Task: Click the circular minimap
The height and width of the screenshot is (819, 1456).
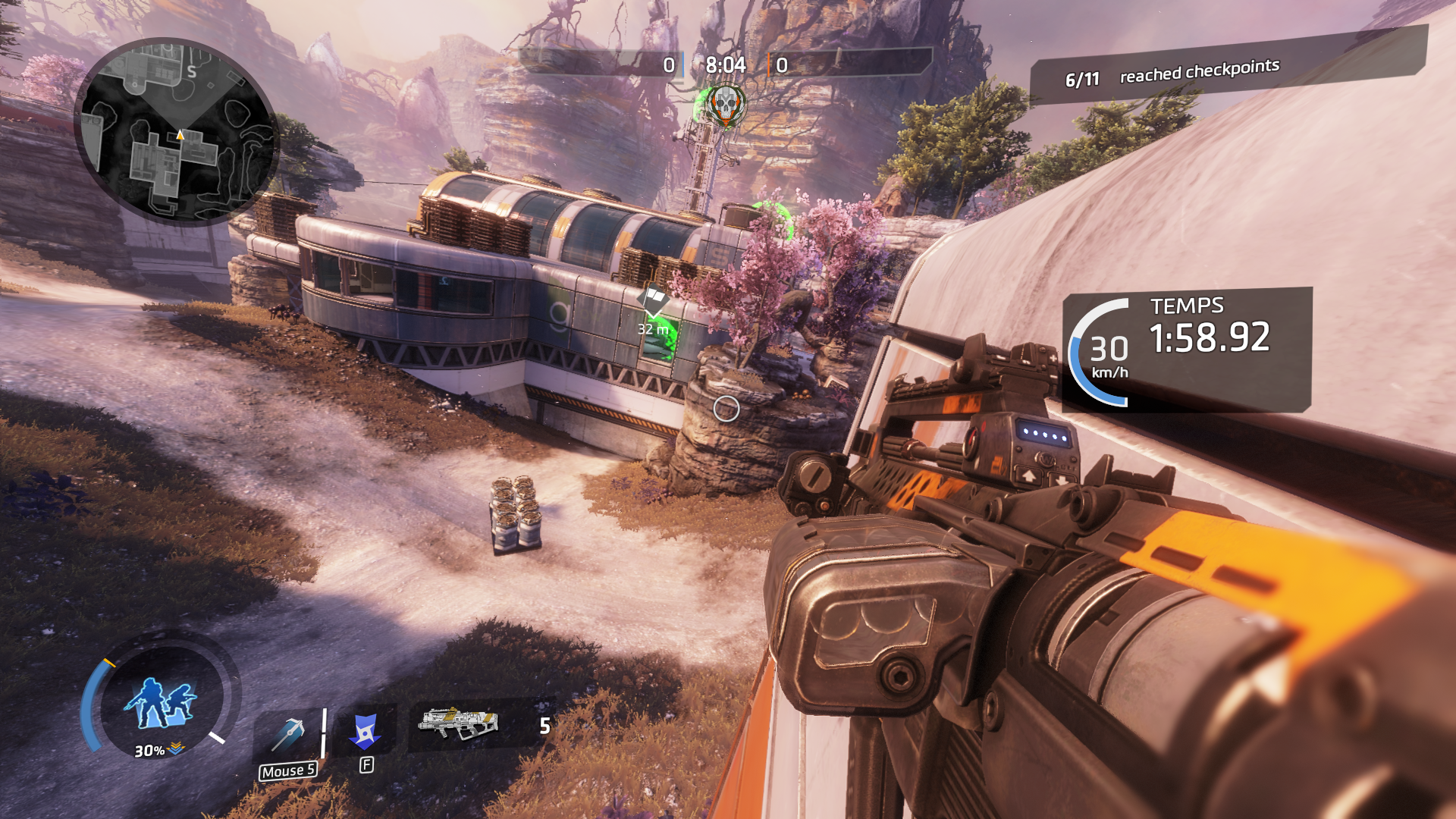Action: (x=177, y=131)
